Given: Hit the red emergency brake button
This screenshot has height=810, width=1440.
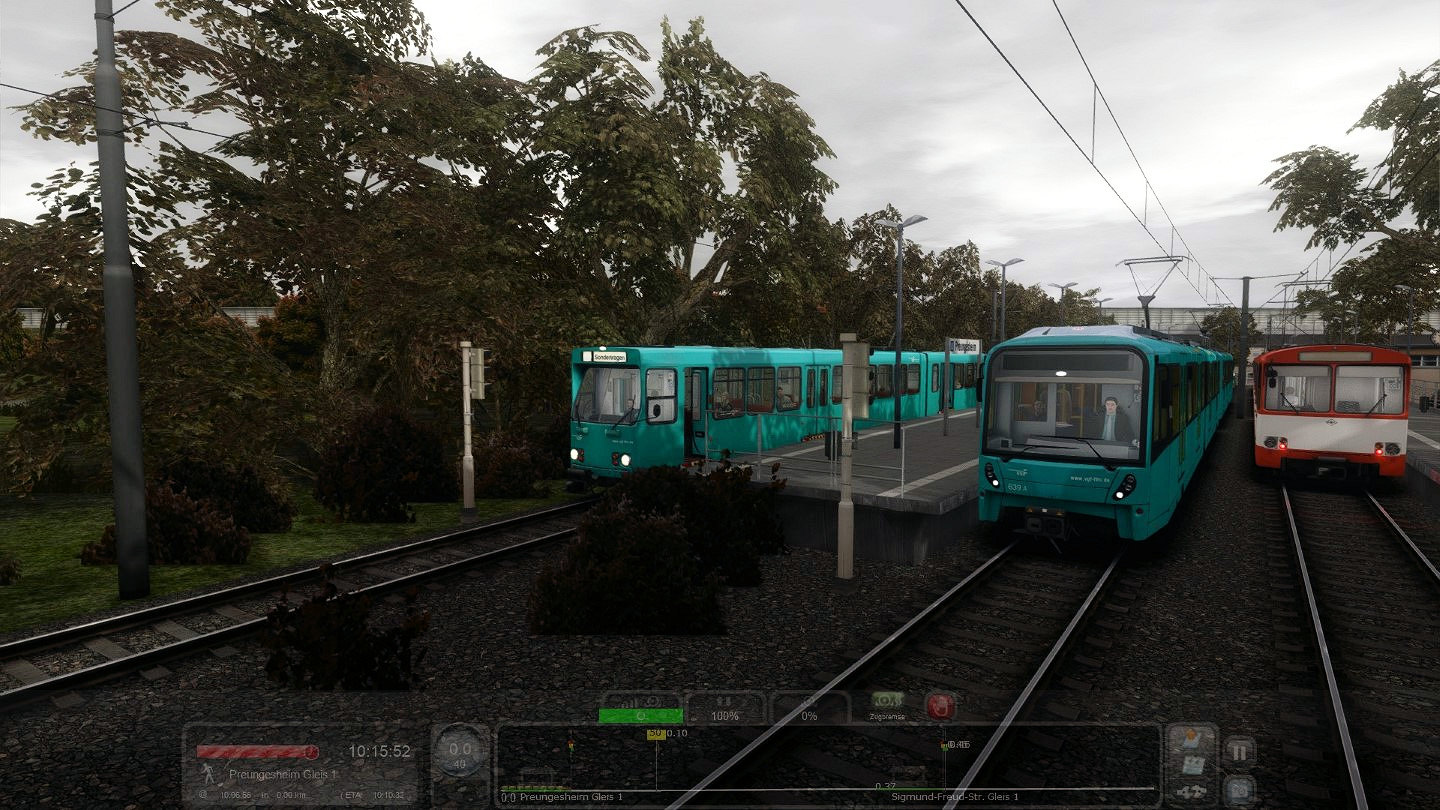Looking at the screenshot, I should coord(939,705).
